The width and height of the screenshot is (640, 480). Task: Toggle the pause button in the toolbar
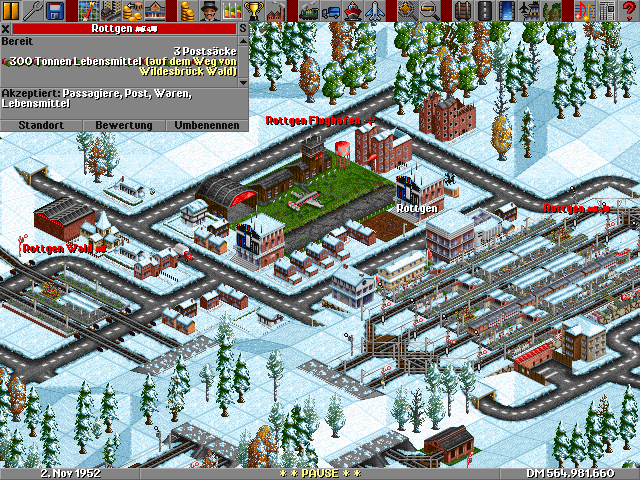click(x=11, y=11)
